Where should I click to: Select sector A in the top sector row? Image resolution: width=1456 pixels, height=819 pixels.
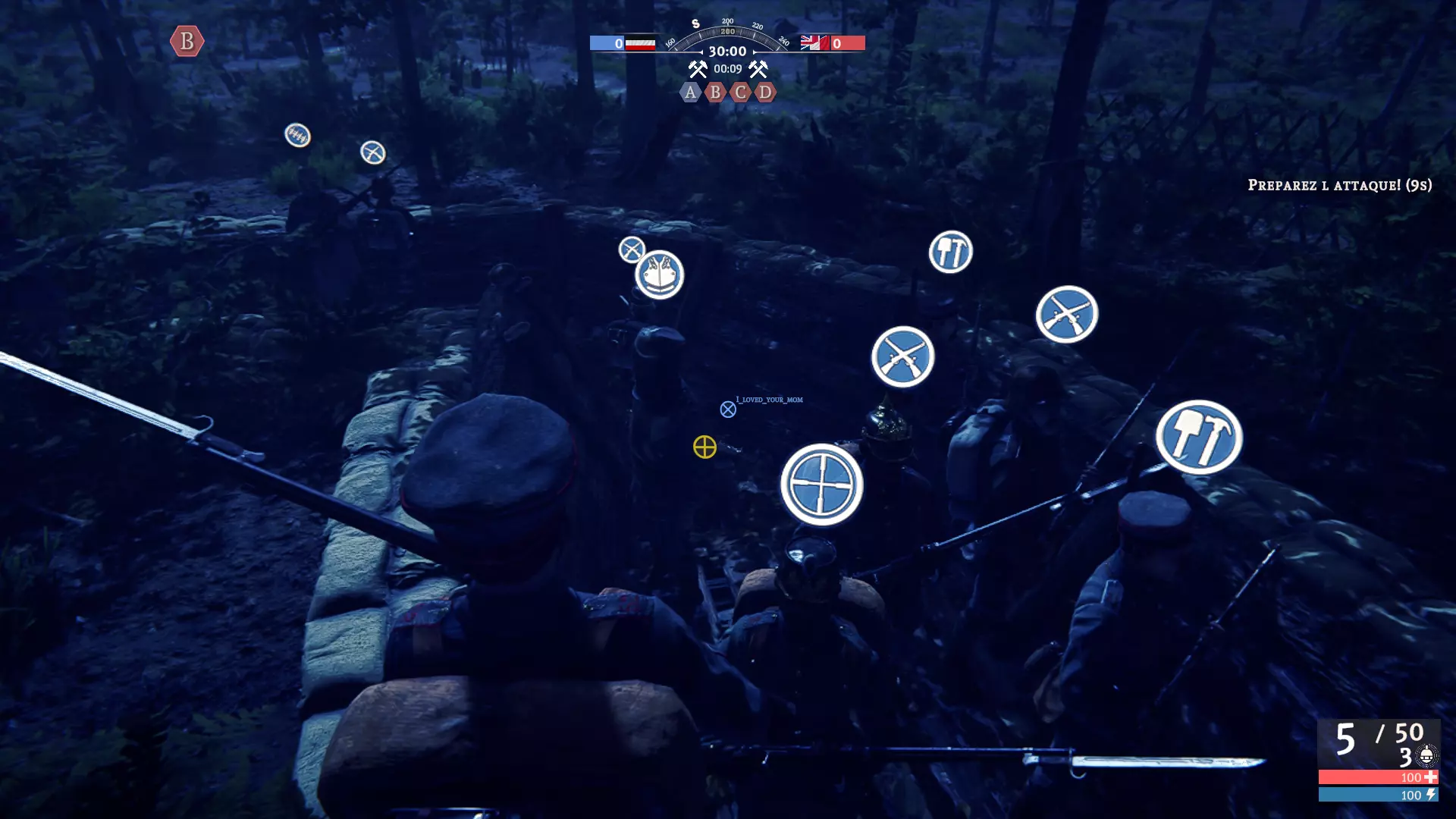click(689, 93)
